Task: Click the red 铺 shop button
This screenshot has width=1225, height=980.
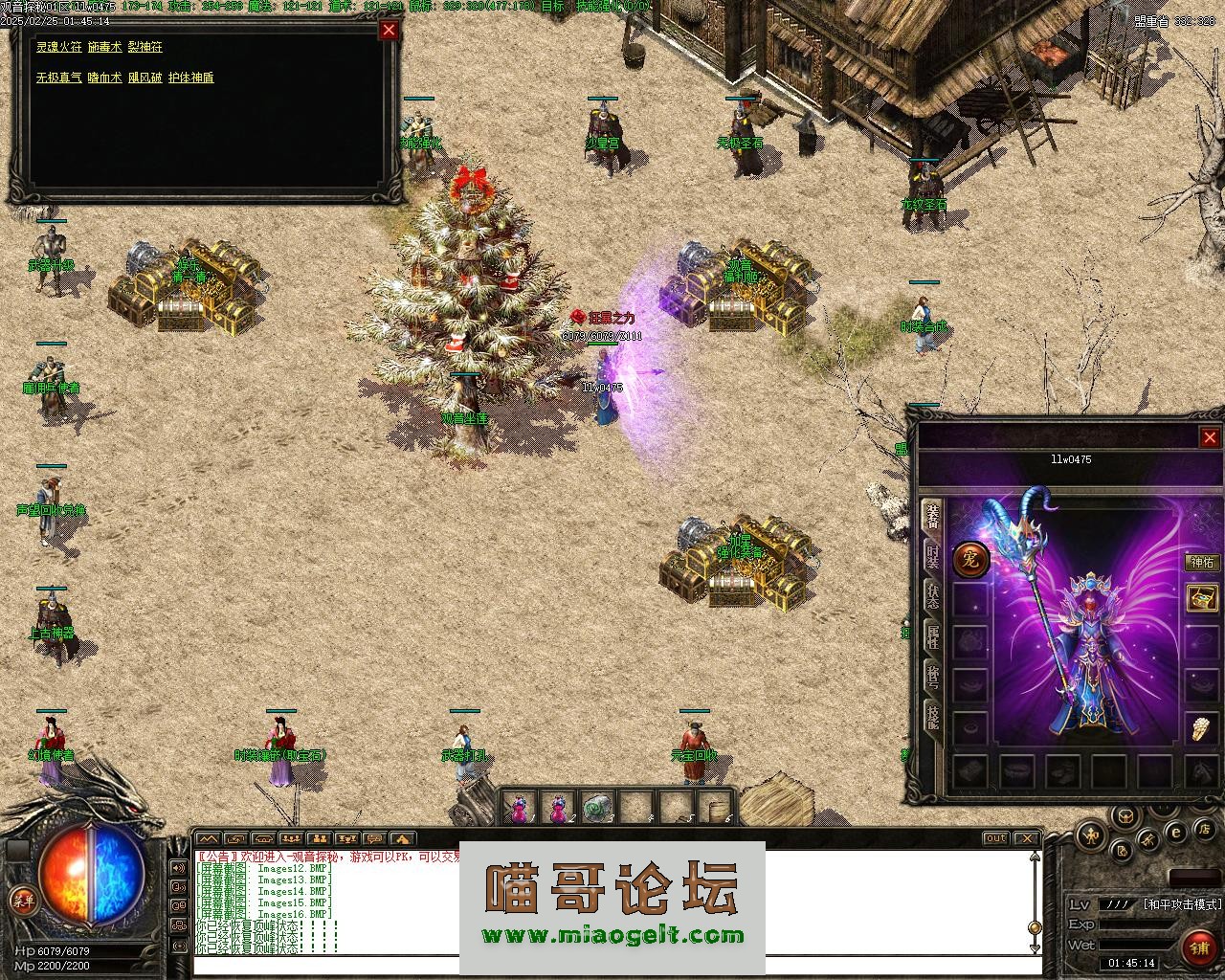Action: (x=1198, y=947)
